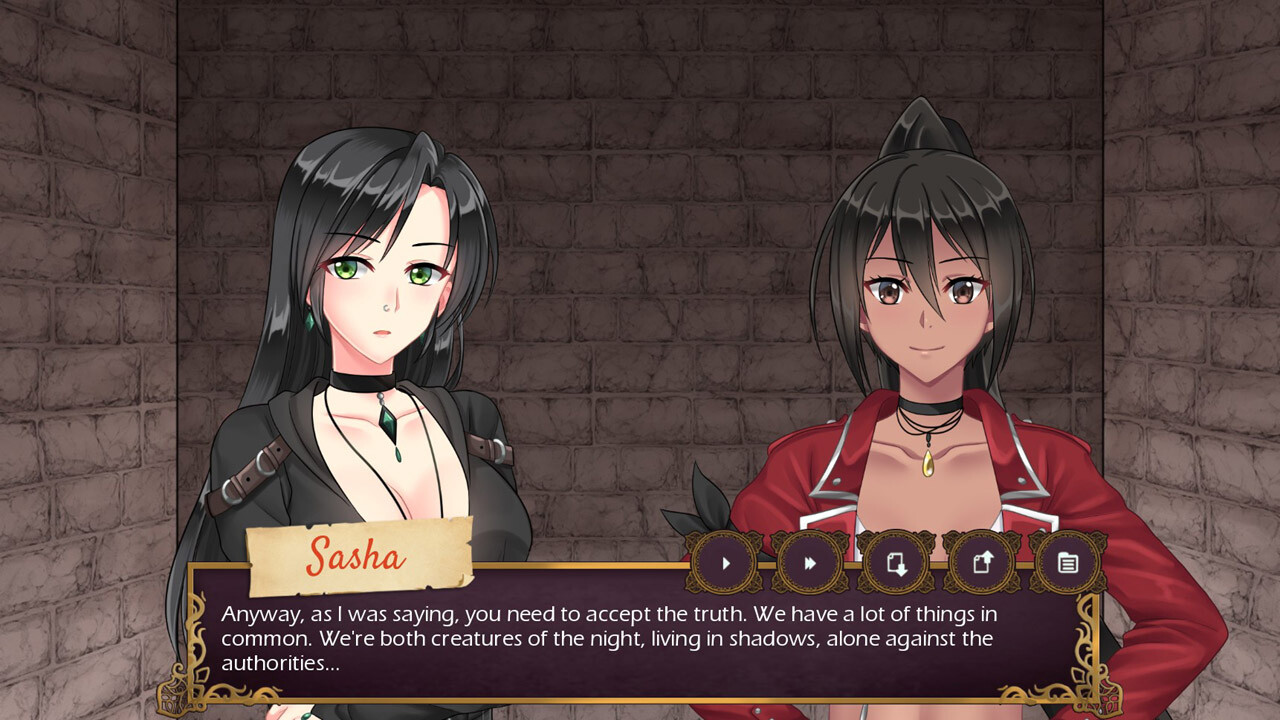Advance Sasha's dialogue text box
Image resolution: width=1280 pixels, height=720 pixels.
pyautogui.click(x=640, y=638)
